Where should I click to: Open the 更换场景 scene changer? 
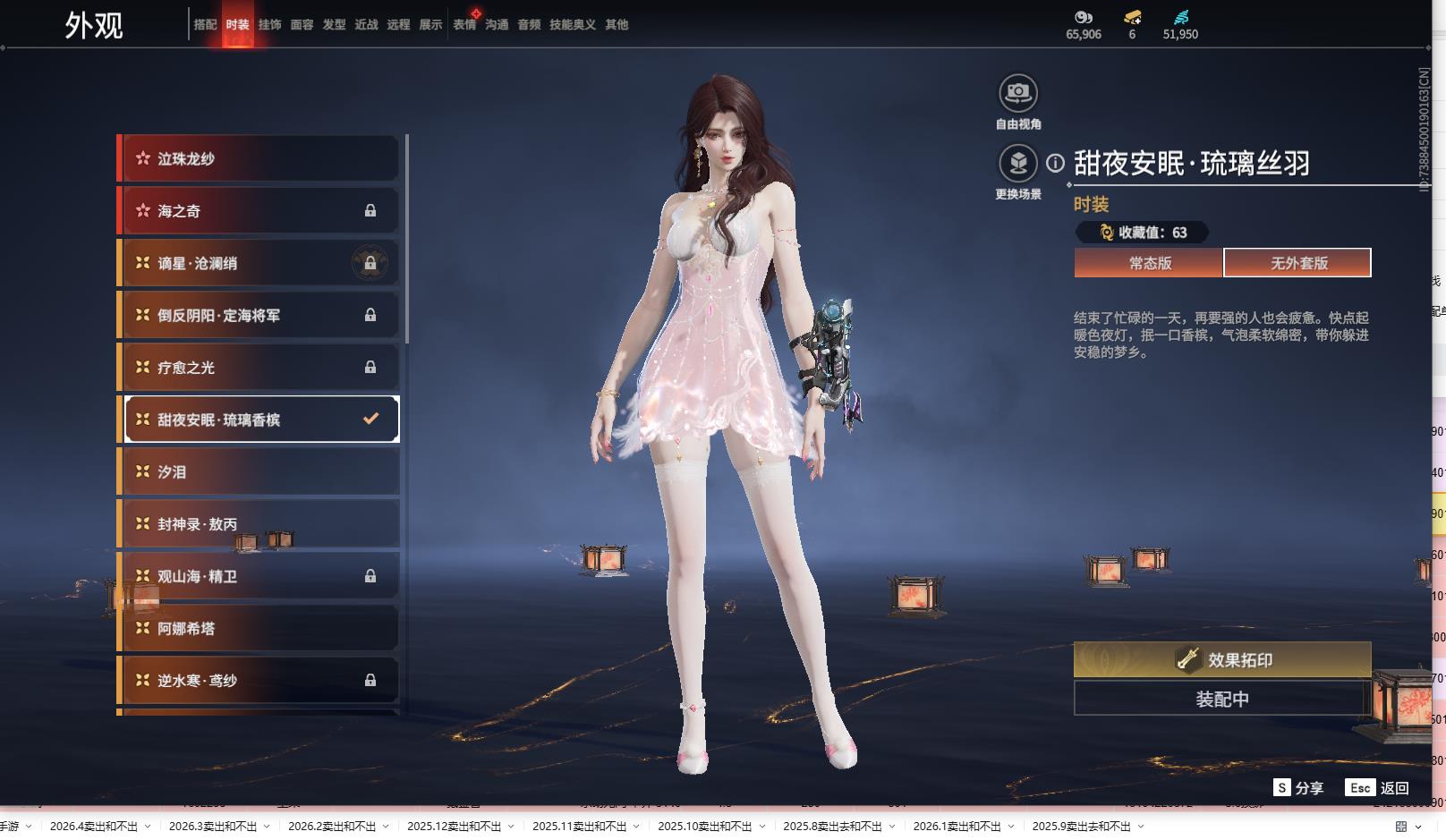[1018, 164]
